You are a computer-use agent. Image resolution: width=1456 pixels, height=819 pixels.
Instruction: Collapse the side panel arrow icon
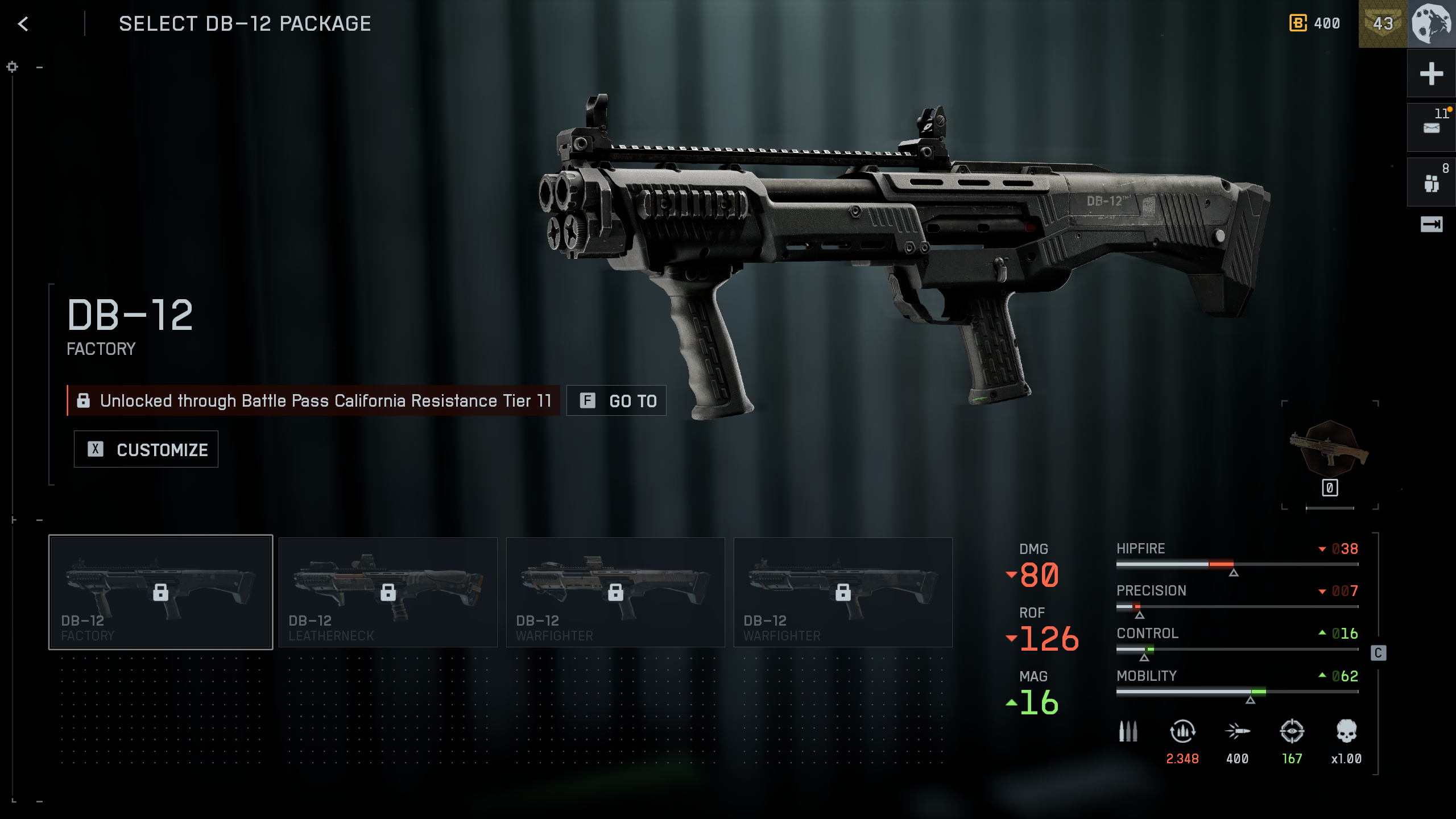tap(1431, 225)
